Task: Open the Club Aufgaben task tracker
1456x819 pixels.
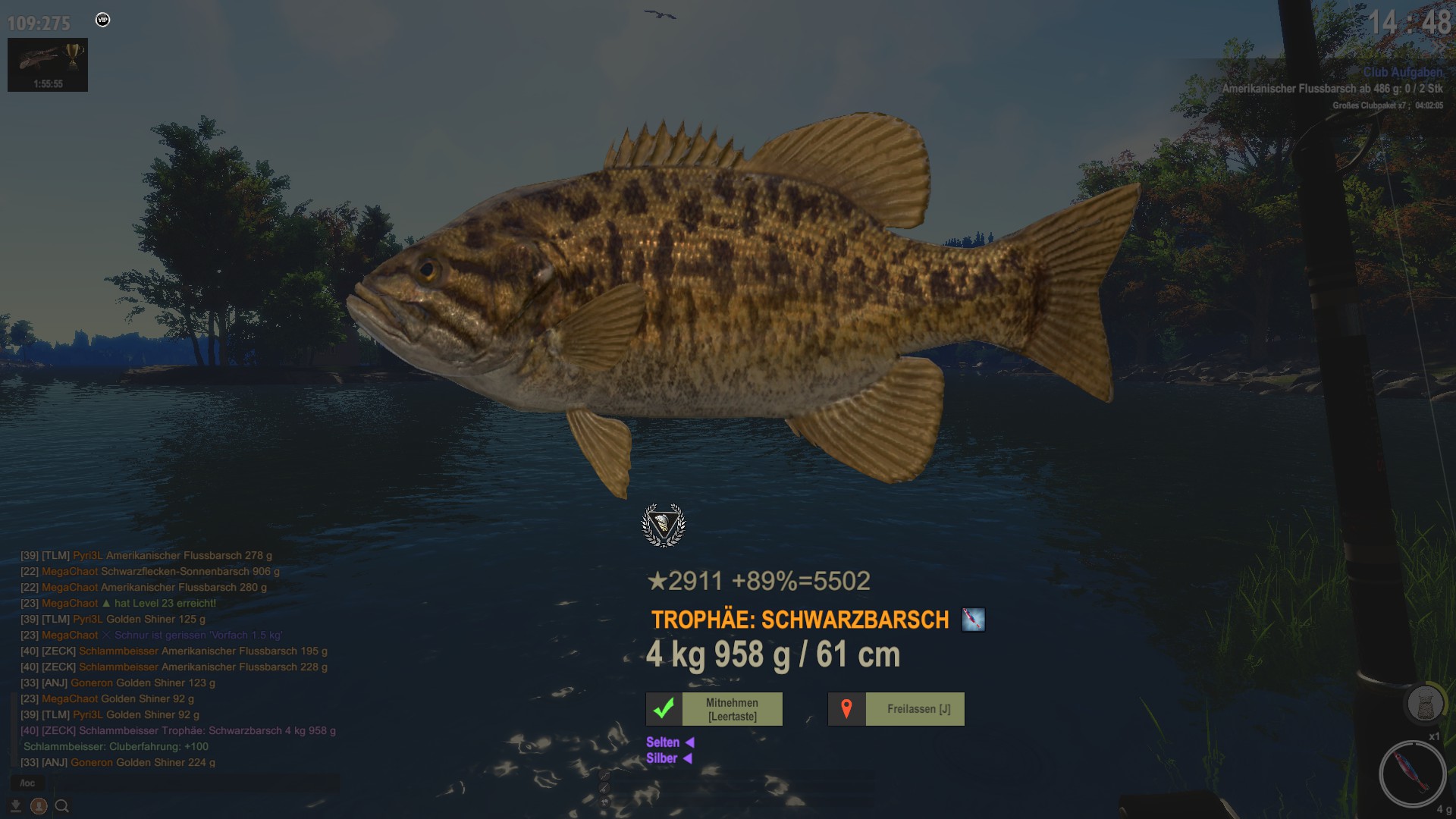Action: pos(1402,73)
